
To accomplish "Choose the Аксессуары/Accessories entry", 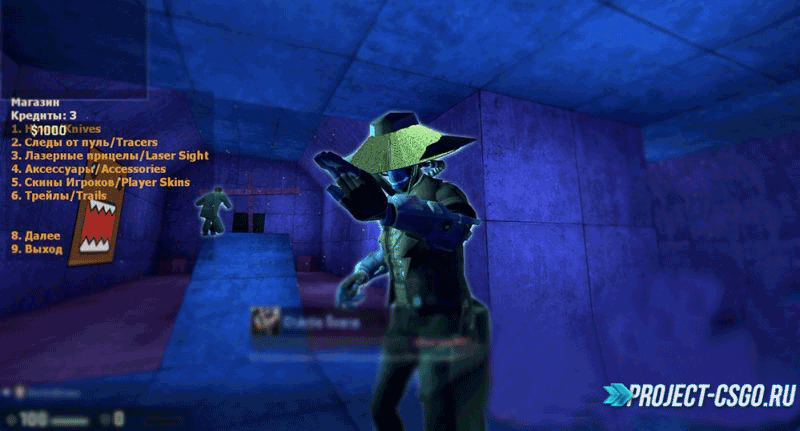I will (x=88, y=169).
